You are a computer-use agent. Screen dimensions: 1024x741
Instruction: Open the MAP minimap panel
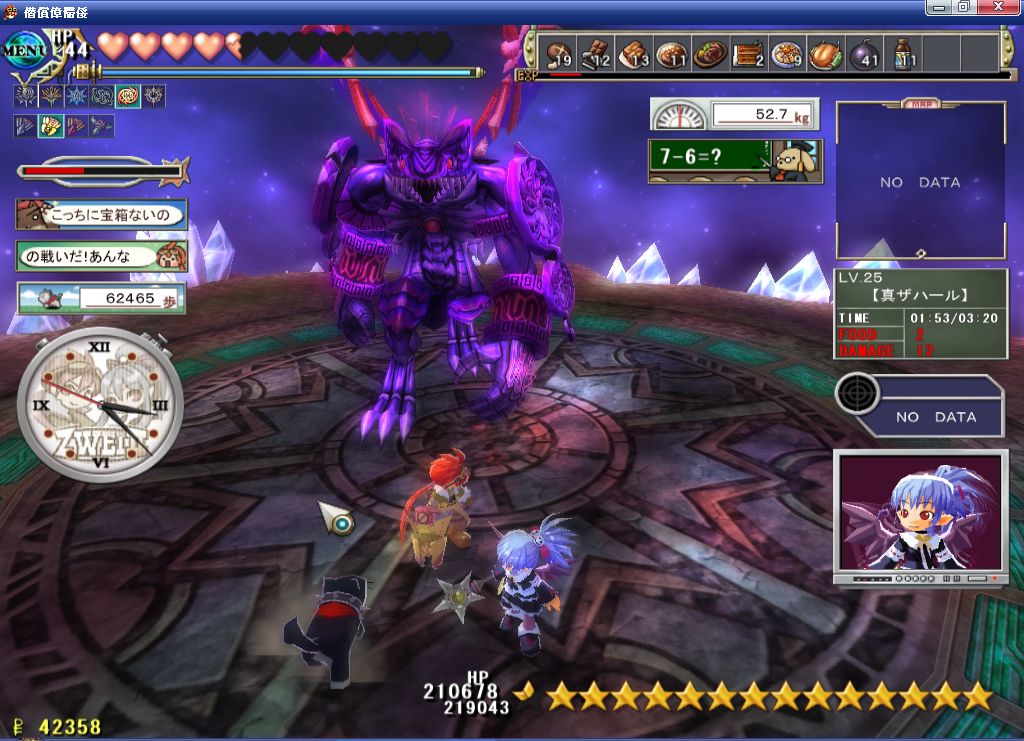[x=920, y=181]
